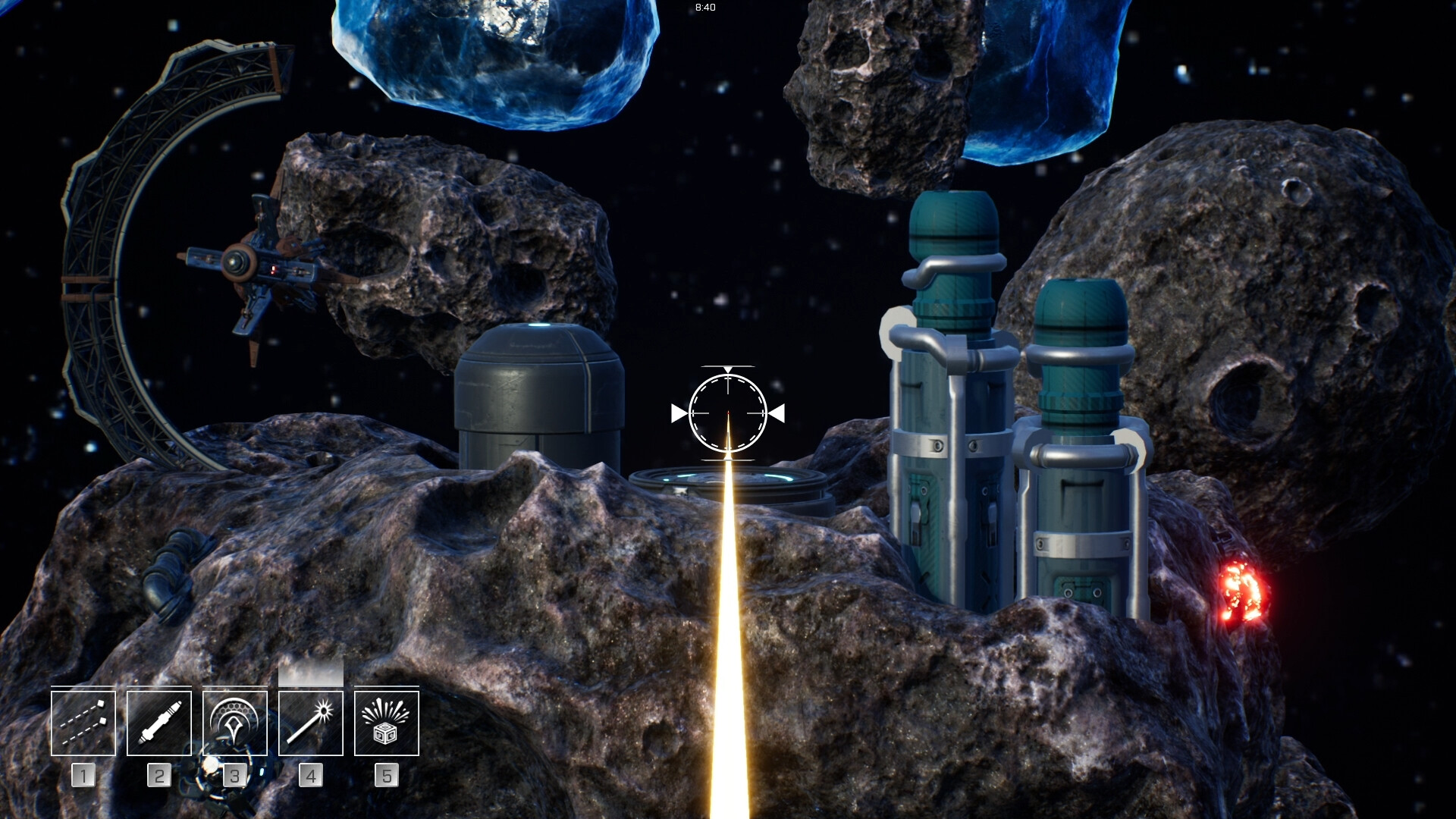Screen dimensions: 1456x819
Task: Activate the magic wand tool in slot 4
Action: 310,722
